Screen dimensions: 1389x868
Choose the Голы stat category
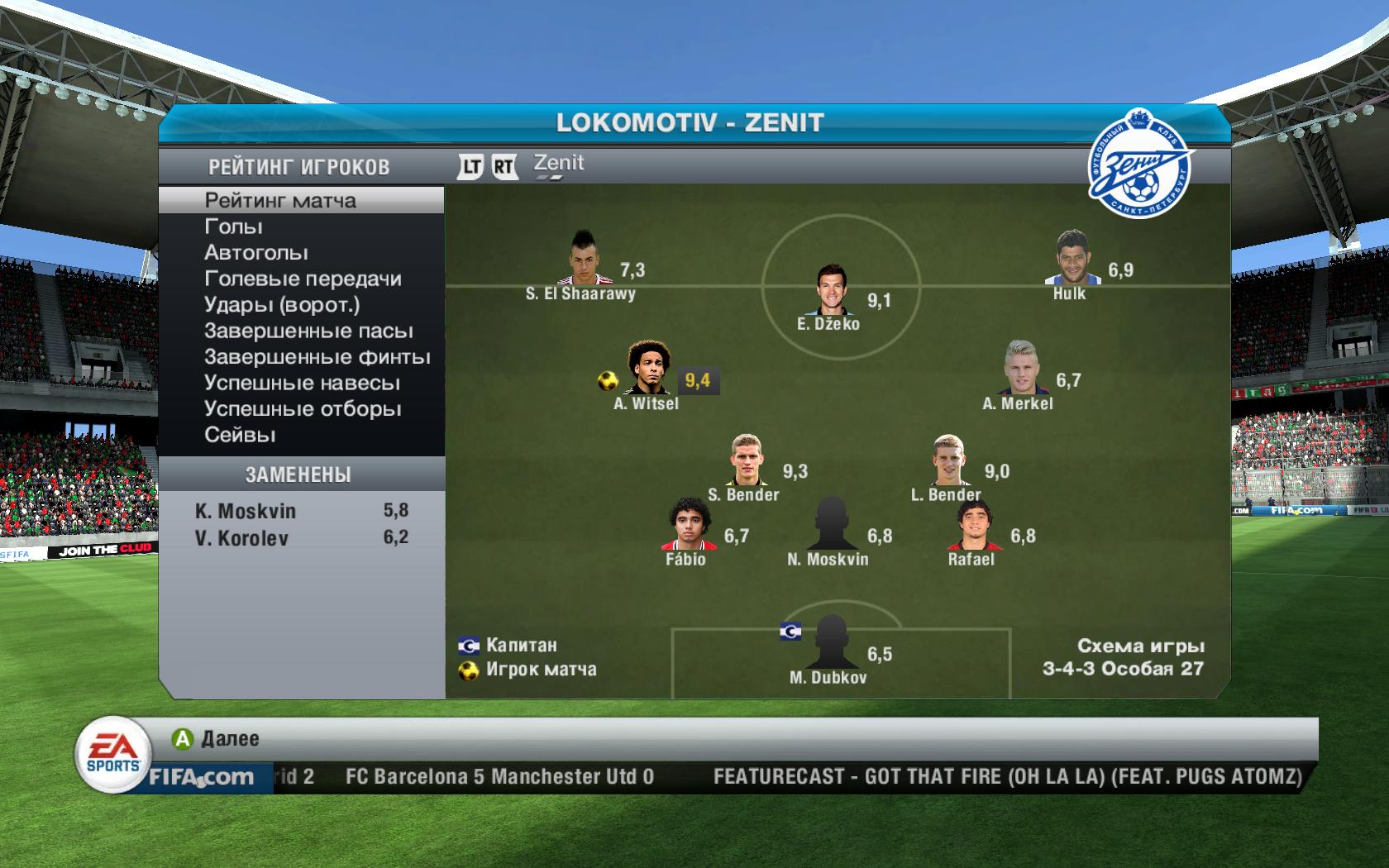click(233, 227)
